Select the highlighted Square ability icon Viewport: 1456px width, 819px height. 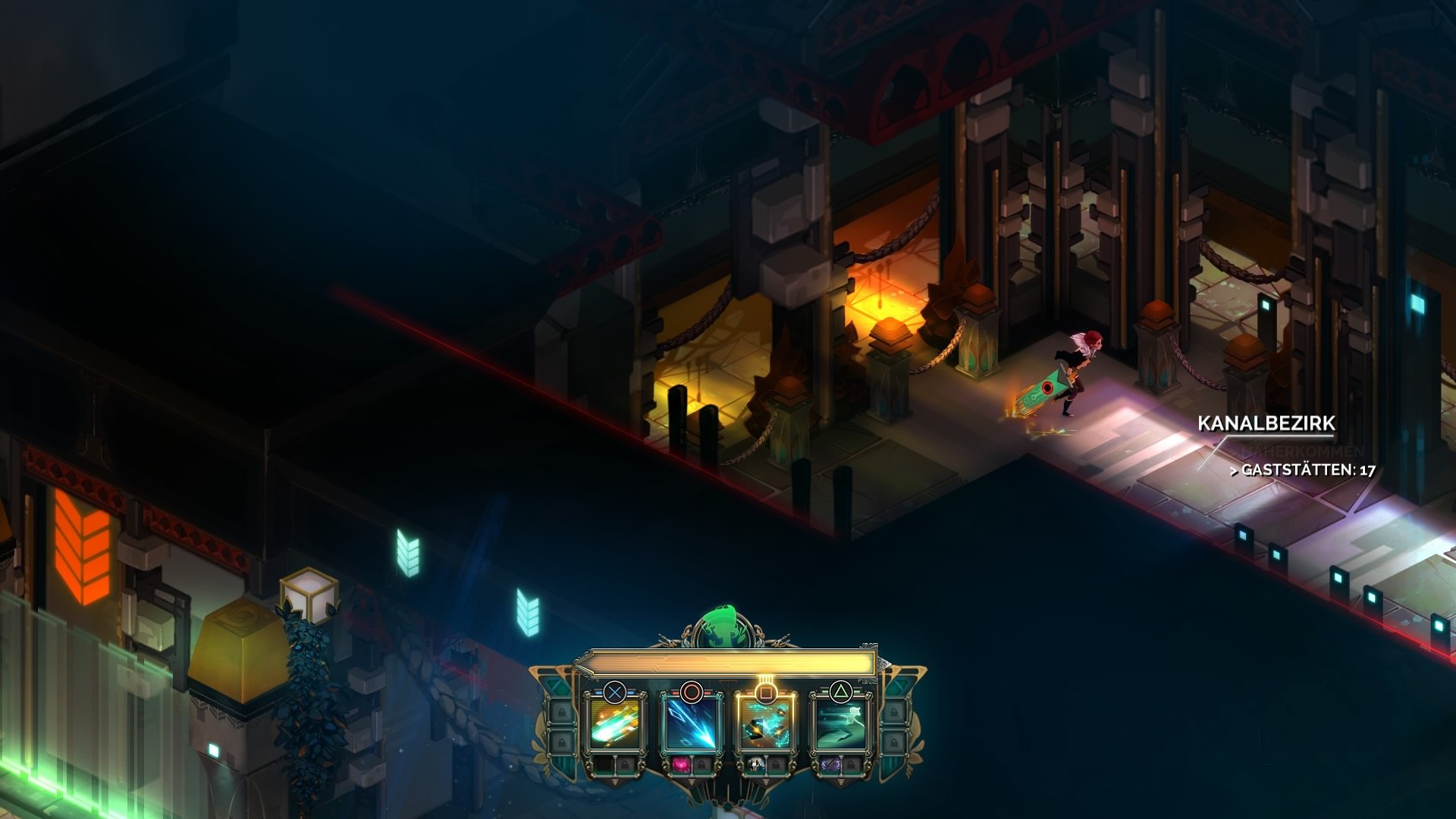coord(764,726)
